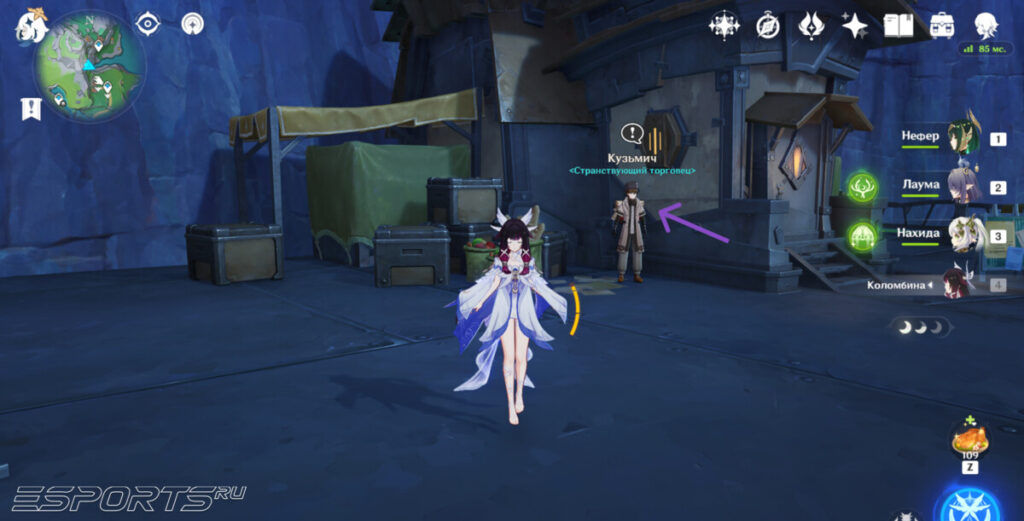This screenshot has height=521, width=1024.
Task: Open the circular minimap
Action: tap(89, 66)
